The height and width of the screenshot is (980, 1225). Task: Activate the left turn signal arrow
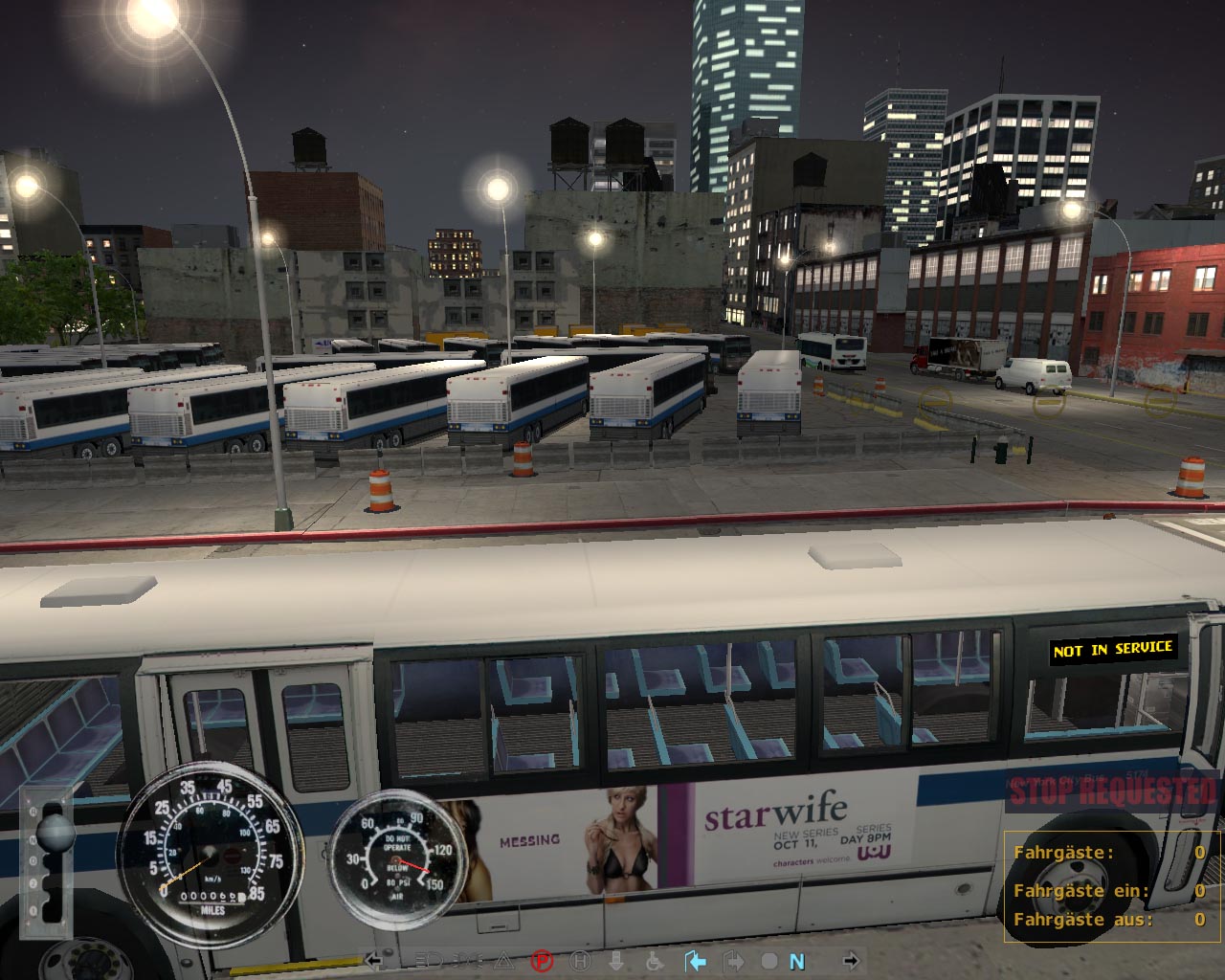click(x=374, y=961)
